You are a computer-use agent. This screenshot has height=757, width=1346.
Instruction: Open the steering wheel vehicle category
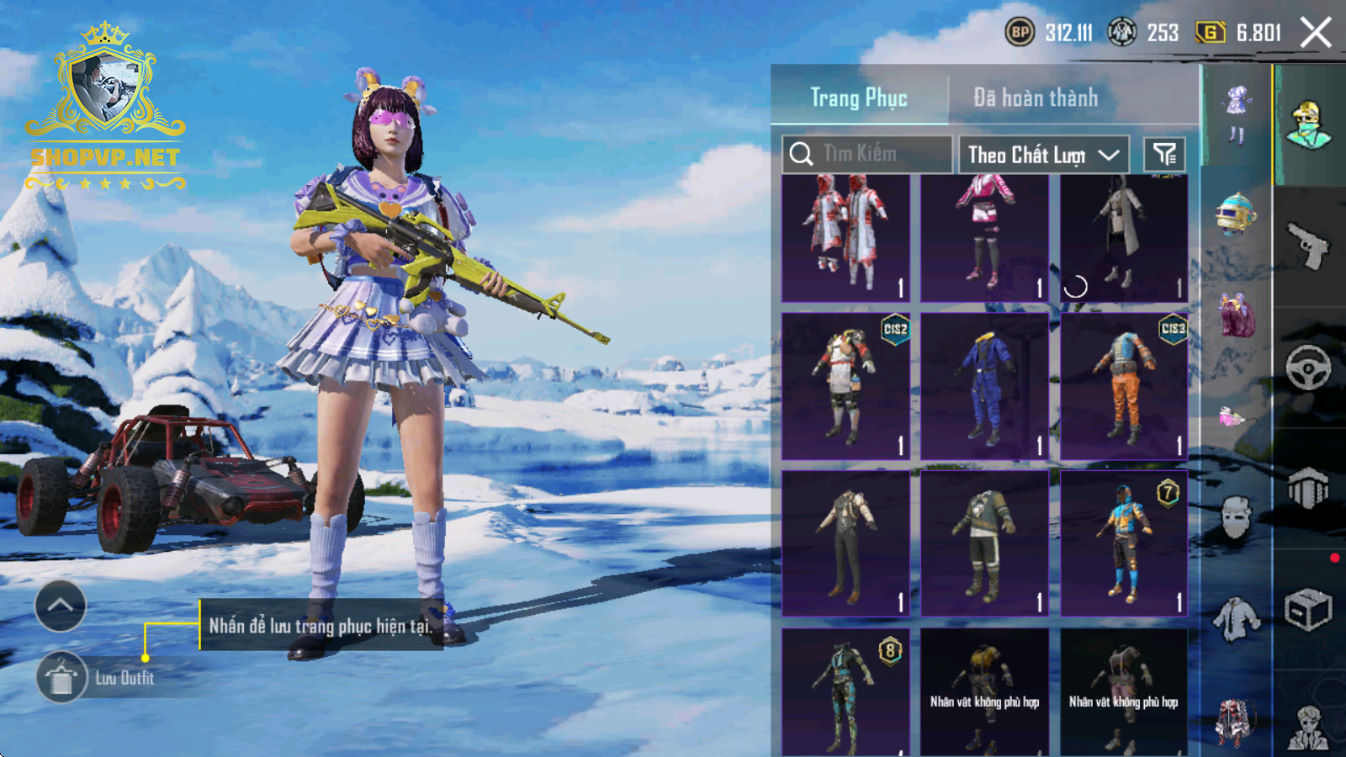point(1308,368)
